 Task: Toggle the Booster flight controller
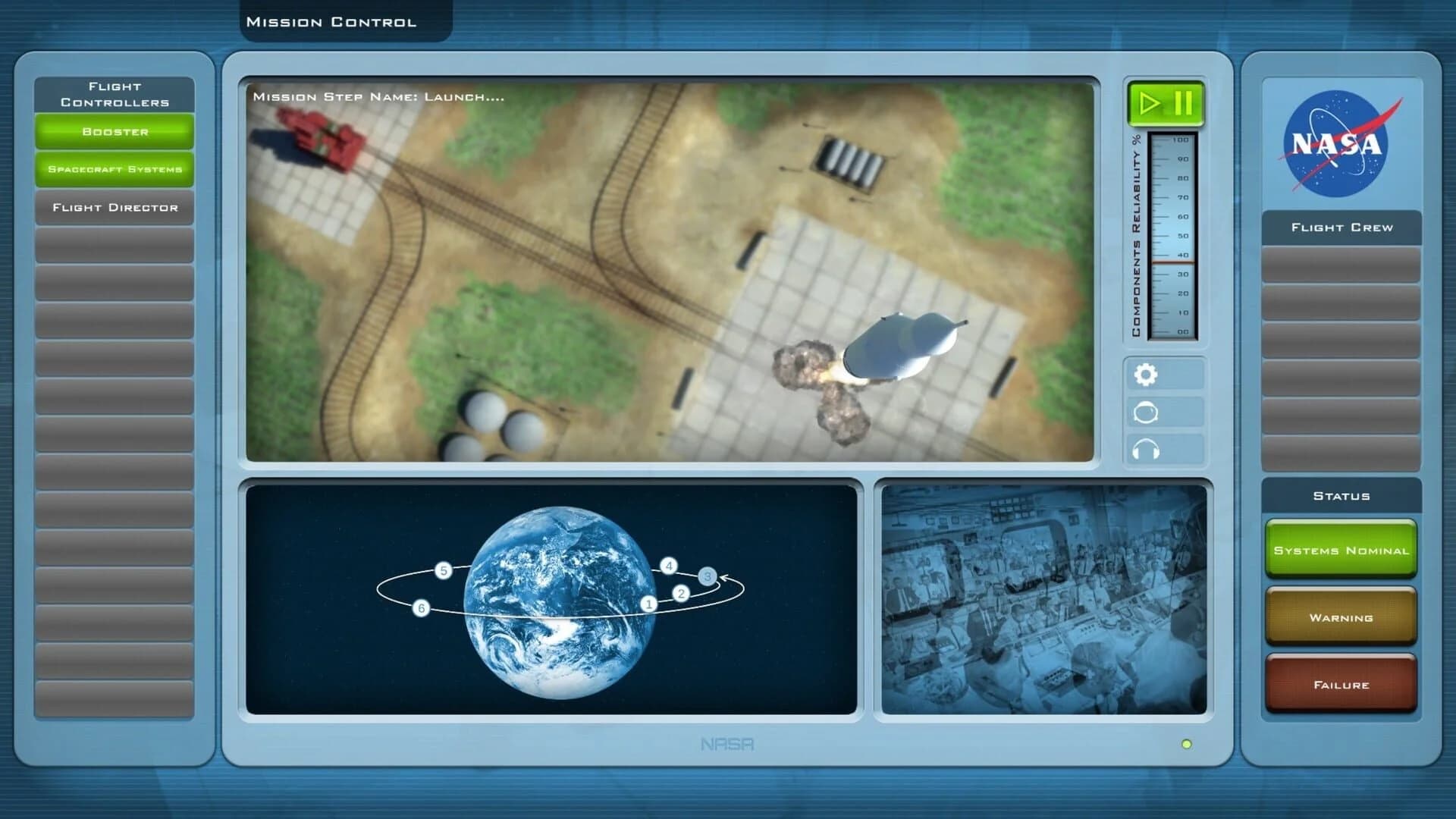point(114,132)
